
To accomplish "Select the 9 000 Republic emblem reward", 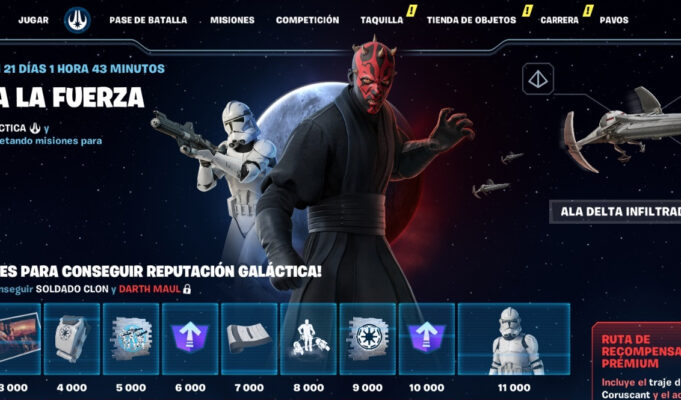I will [x=368, y=339].
